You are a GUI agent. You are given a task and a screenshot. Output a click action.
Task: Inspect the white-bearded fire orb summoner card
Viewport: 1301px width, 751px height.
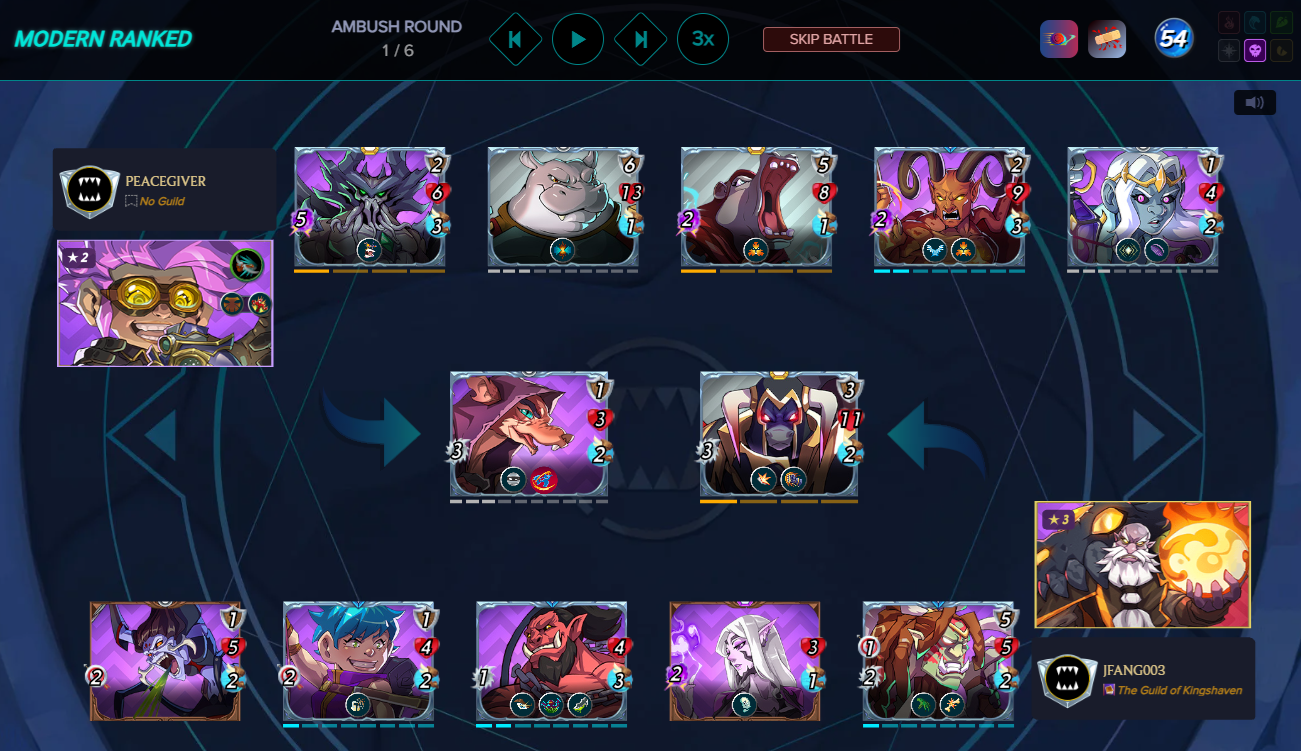1142,564
